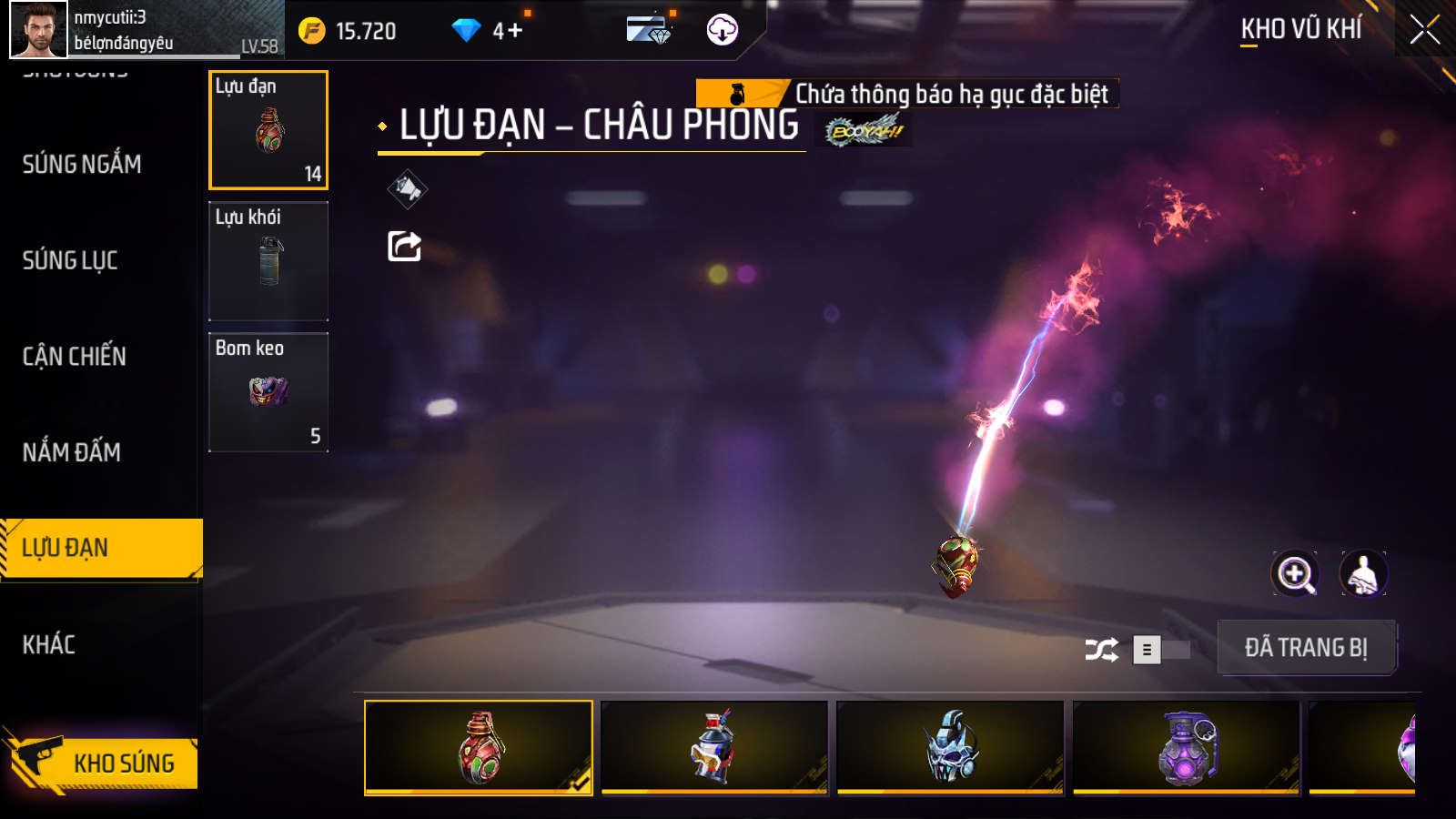Switch to the Nắm Đấm category

tap(72, 452)
